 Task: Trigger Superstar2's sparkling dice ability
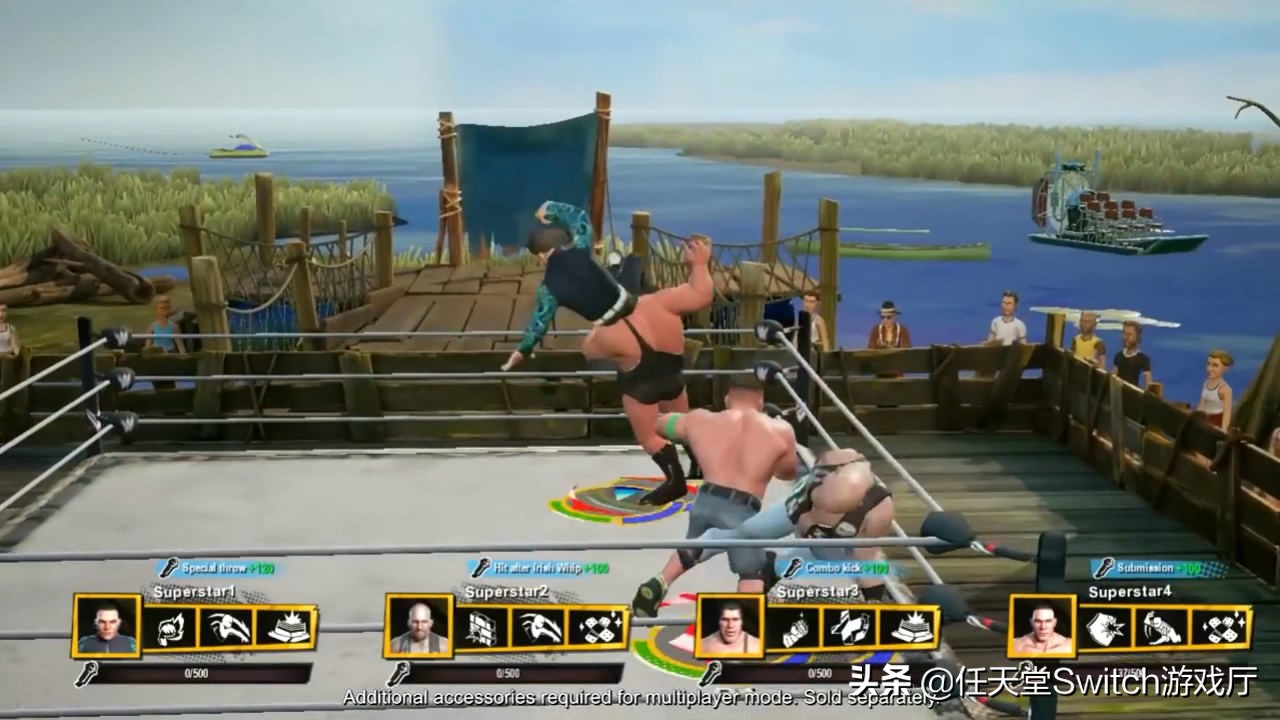point(597,627)
